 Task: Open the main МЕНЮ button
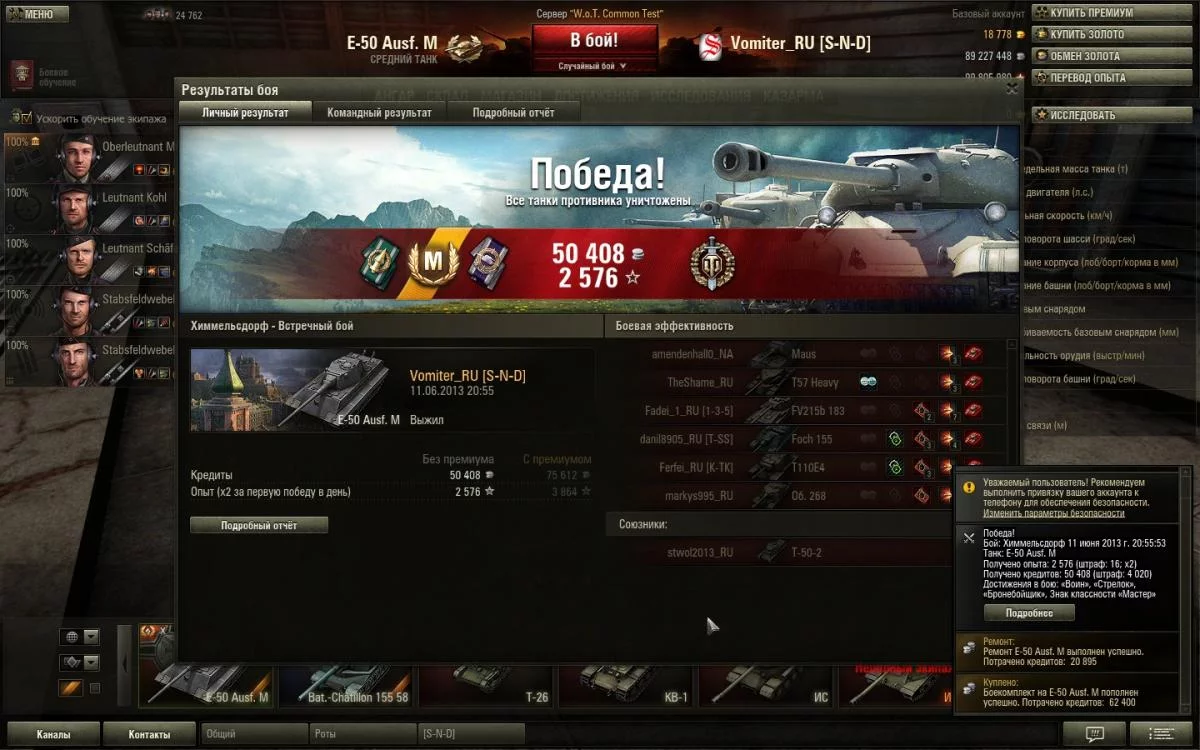coord(36,15)
